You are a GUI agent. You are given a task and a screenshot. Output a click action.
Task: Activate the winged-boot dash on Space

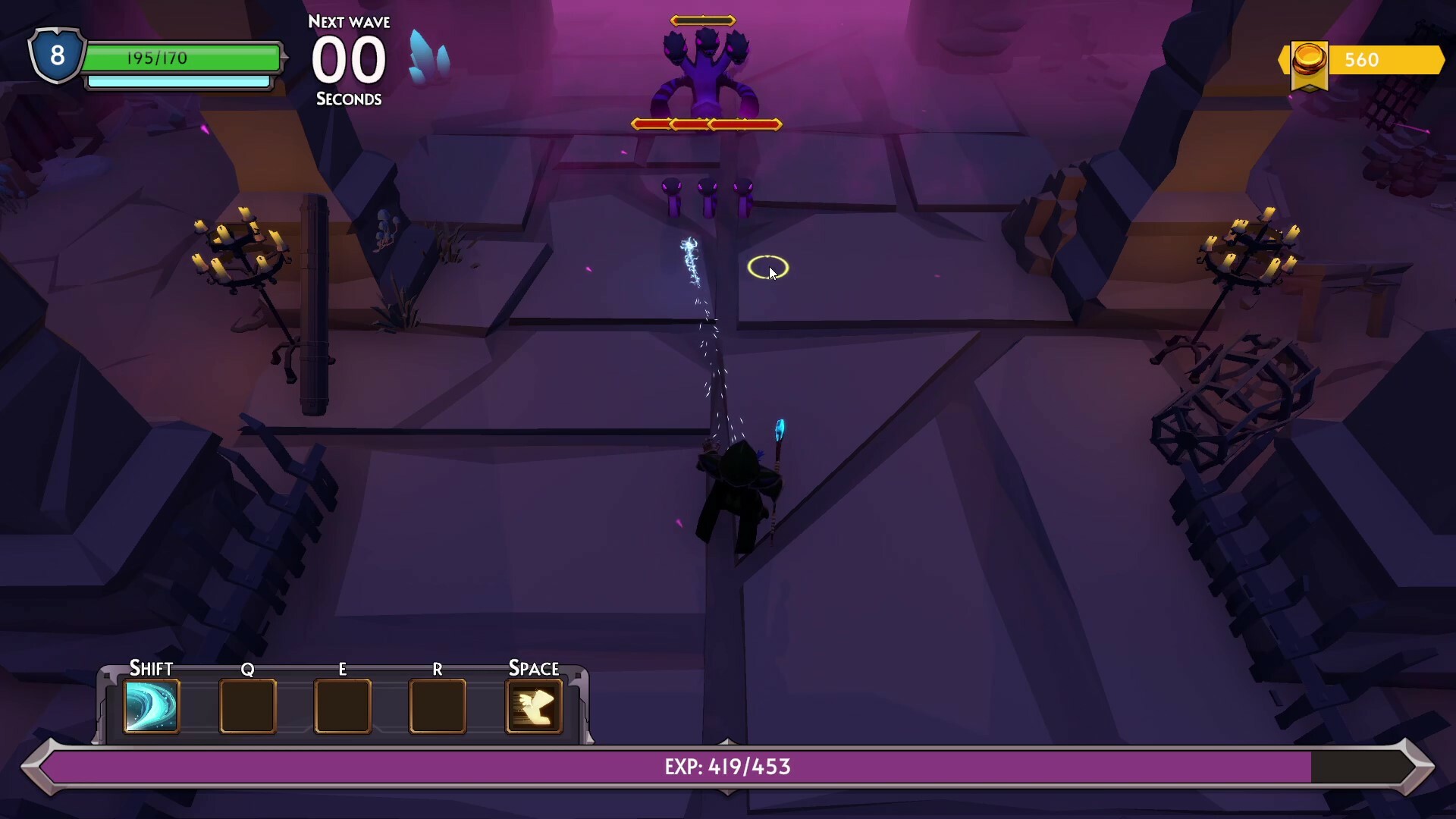(x=535, y=707)
